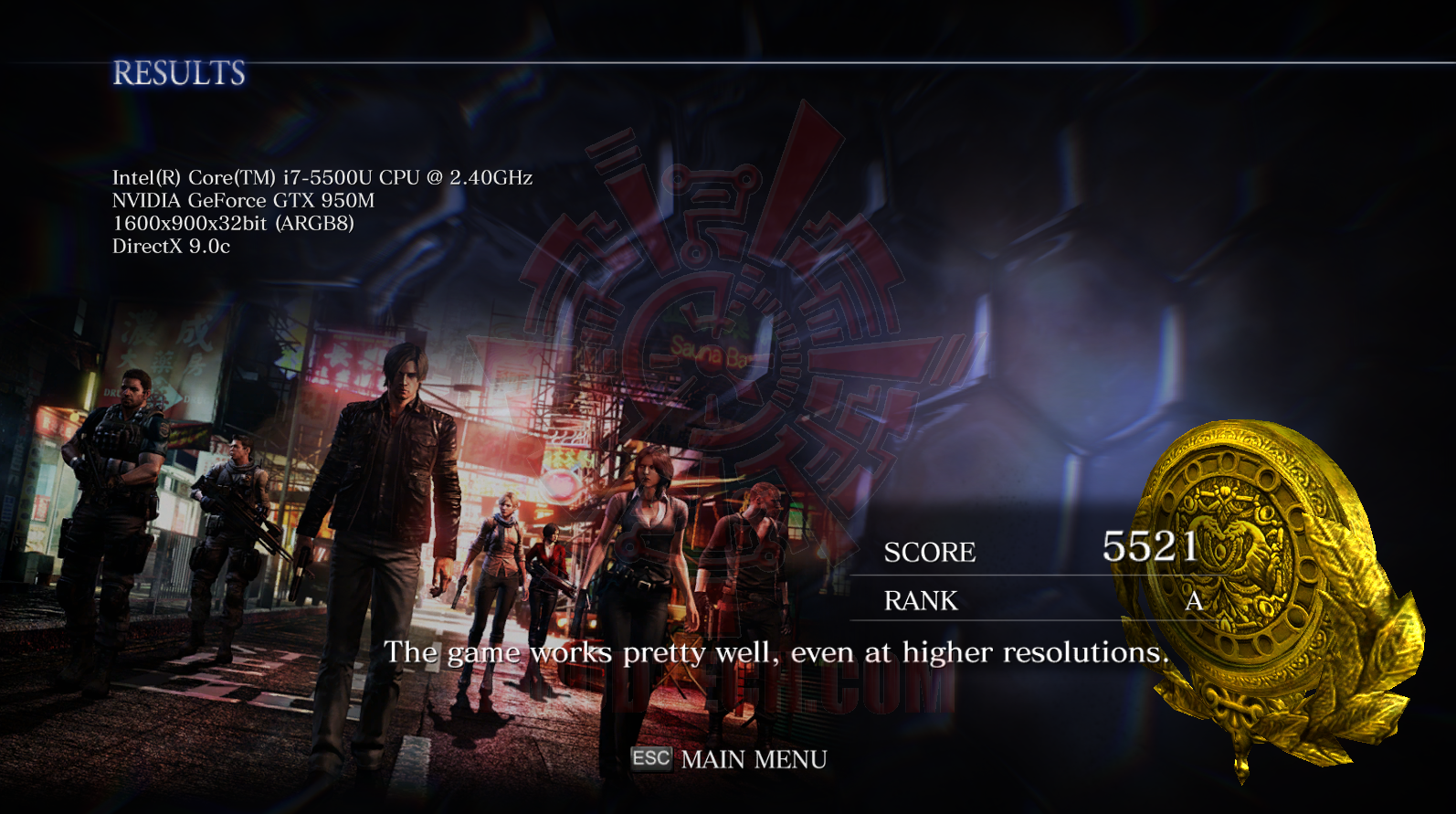This screenshot has width=1456, height=814.
Task: Return to the Main Menu
Action: click(x=729, y=759)
